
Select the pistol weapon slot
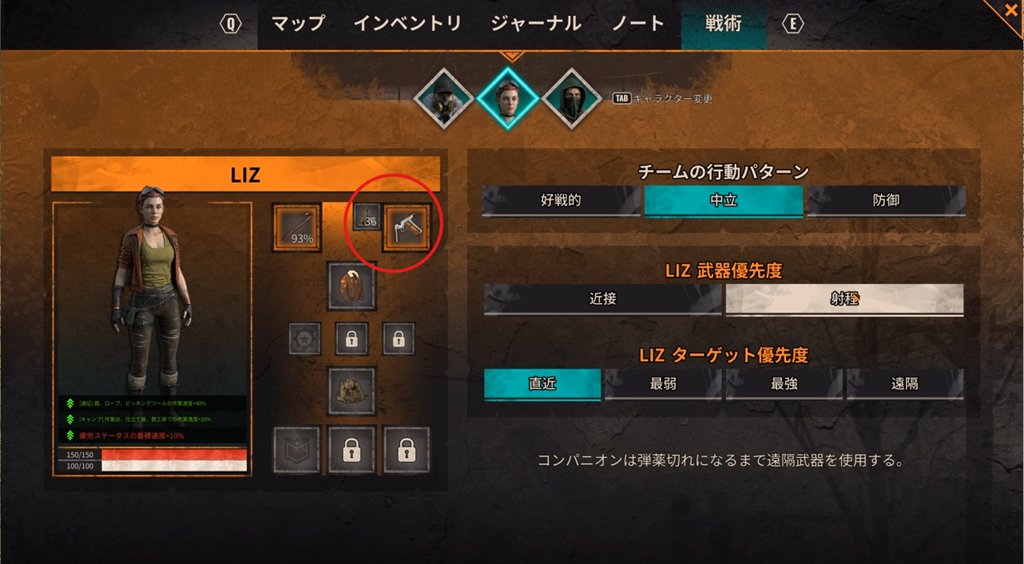pyautogui.click(x=407, y=226)
